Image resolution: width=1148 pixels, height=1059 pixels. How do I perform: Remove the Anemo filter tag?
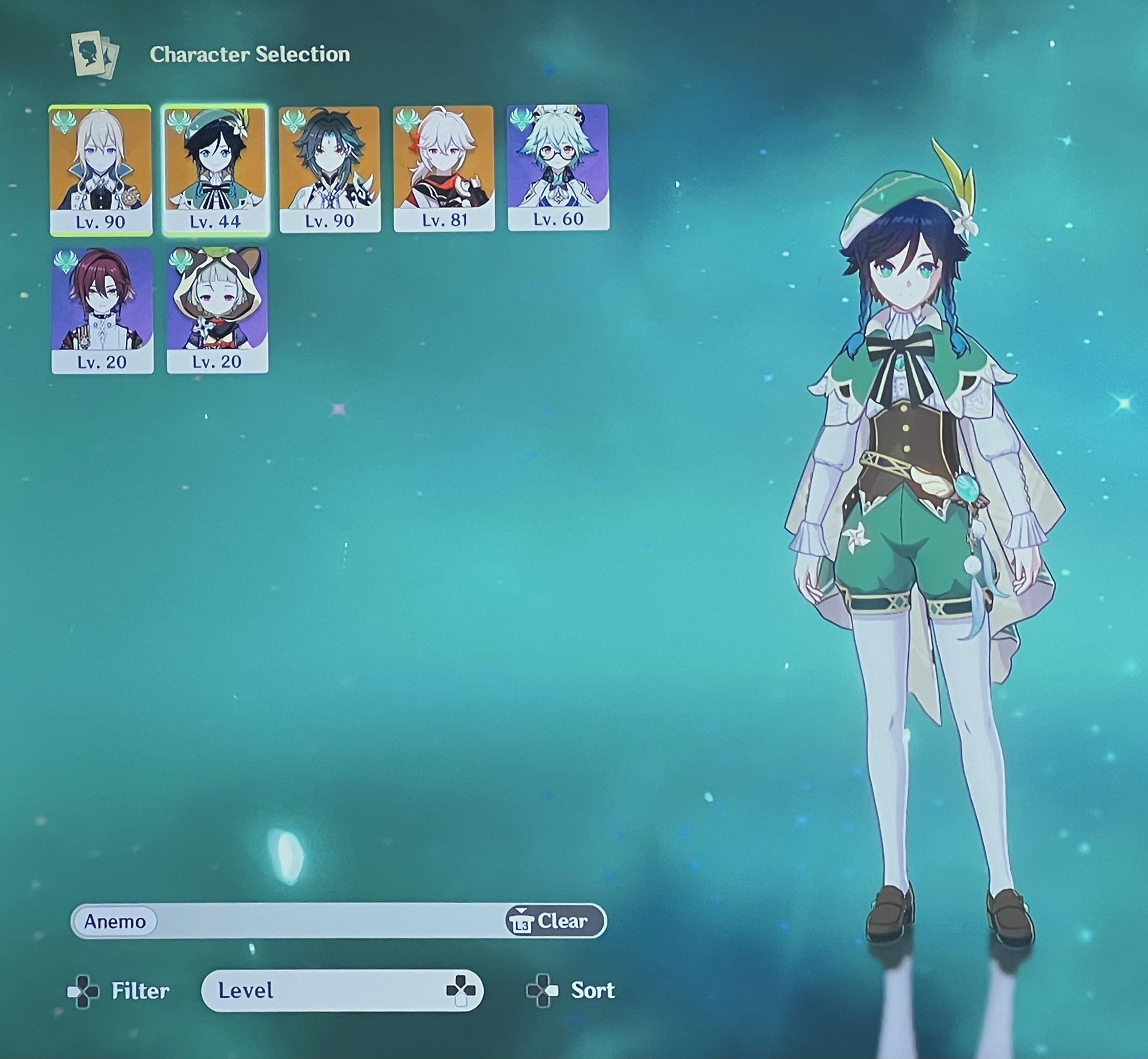[x=115, y=921]
